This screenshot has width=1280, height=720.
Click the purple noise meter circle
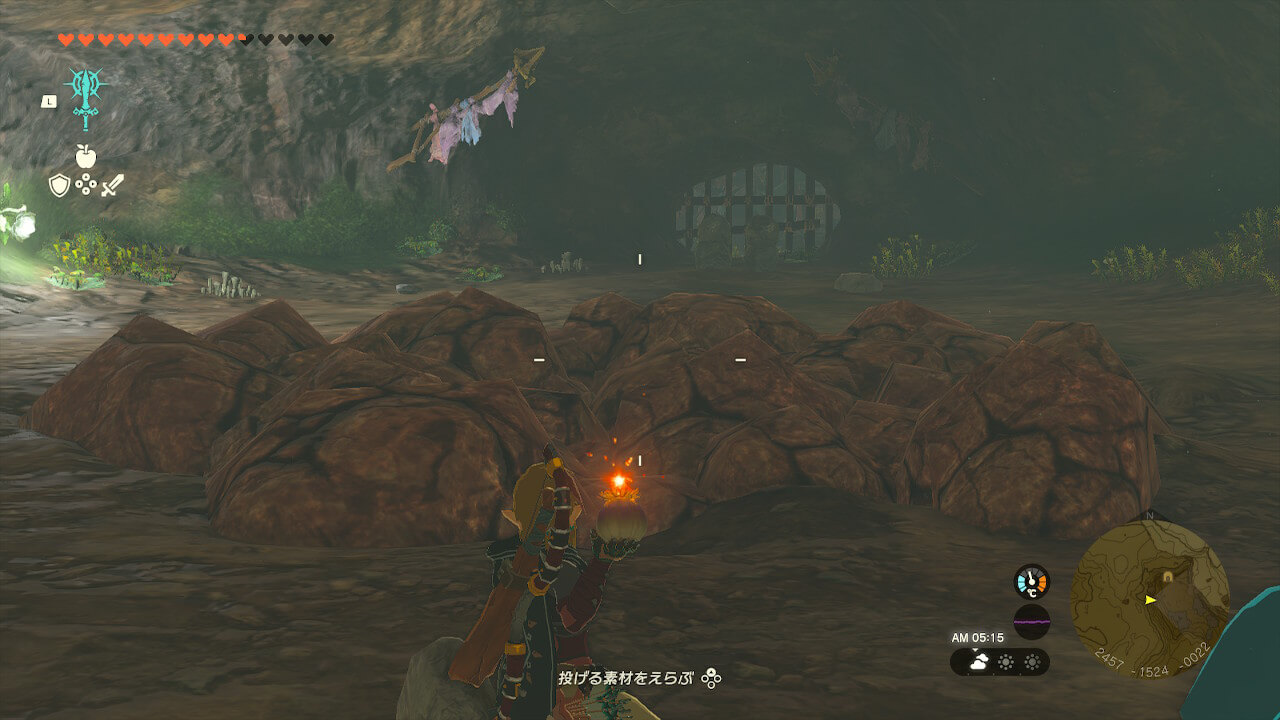1031,621
